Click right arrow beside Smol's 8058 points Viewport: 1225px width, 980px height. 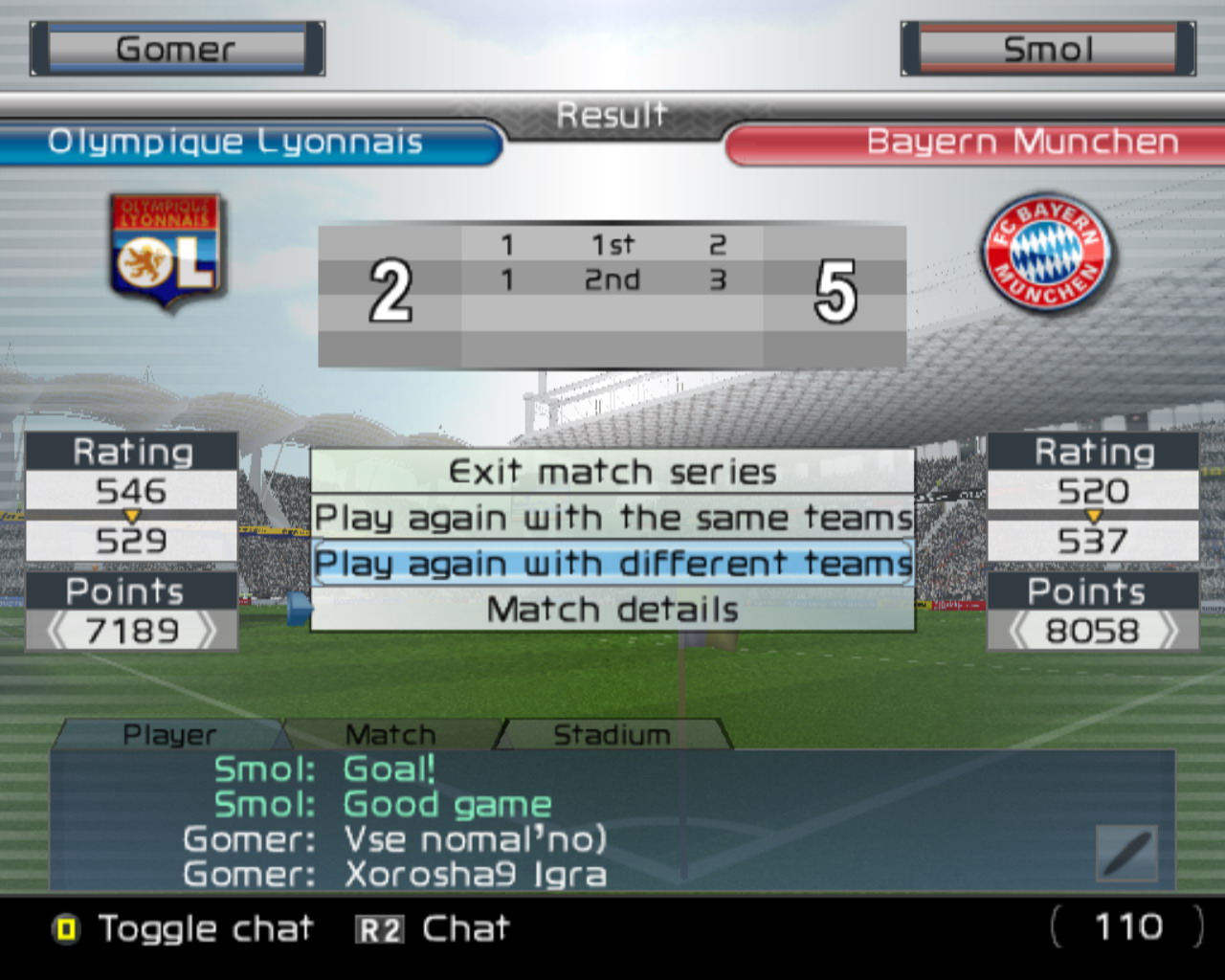(x=1168, y=631)
